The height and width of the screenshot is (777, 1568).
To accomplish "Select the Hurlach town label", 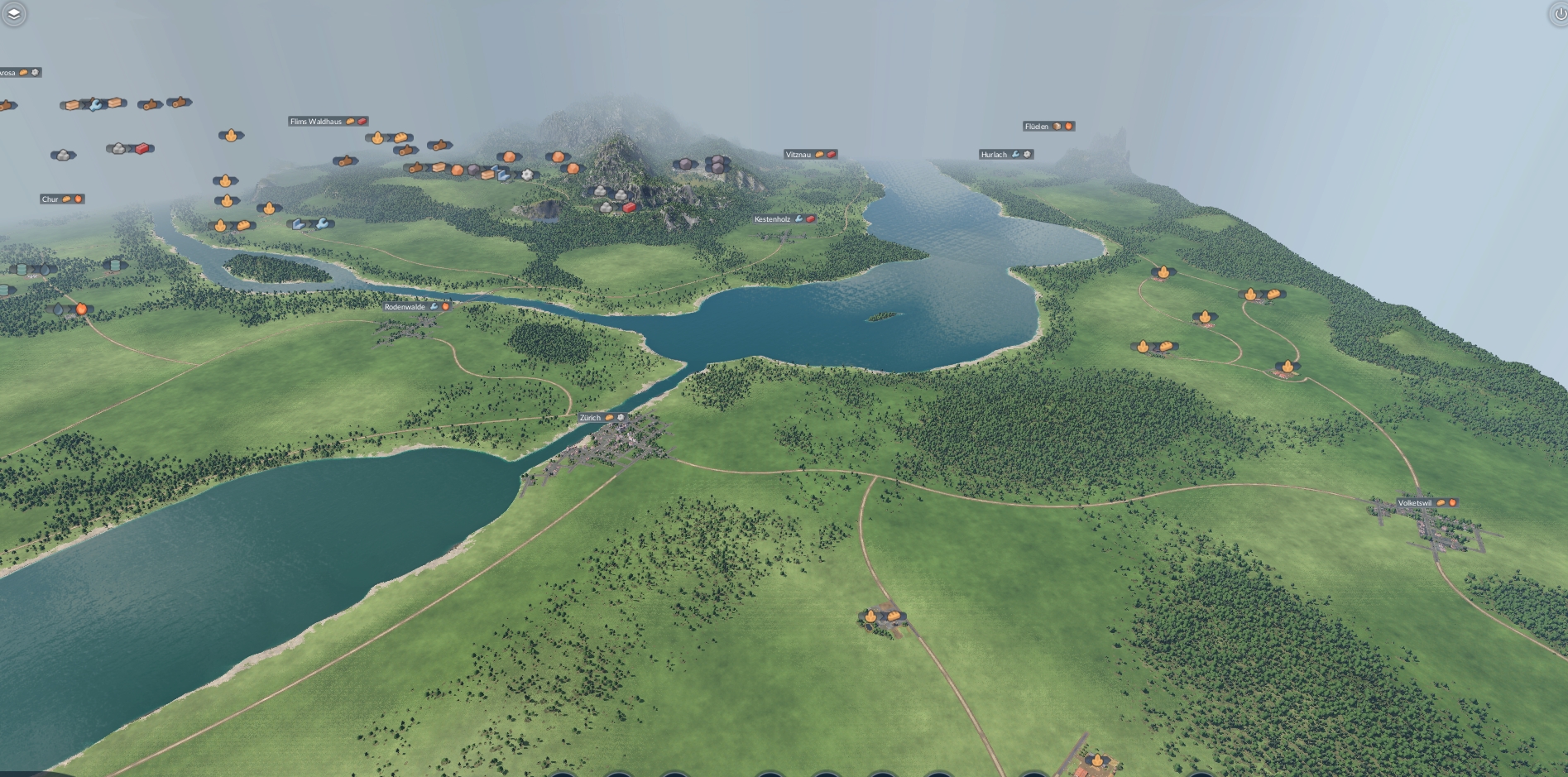I will pos(994,155).
